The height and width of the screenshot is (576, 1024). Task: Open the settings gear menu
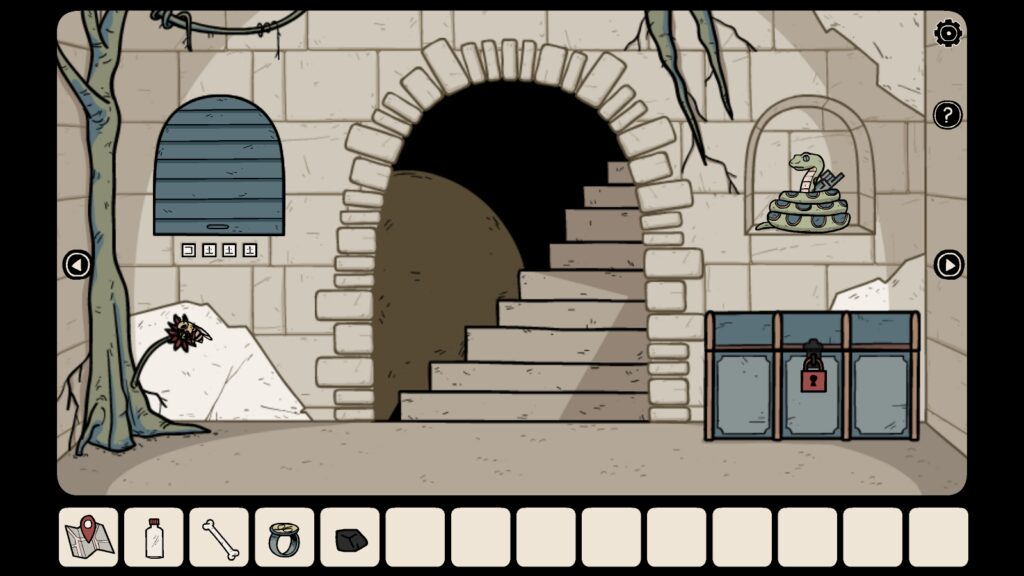click(947, 34)
